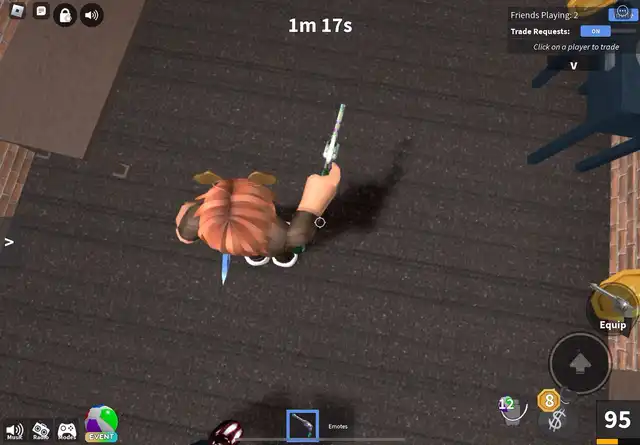
Task: Toggle the padlock icon
Action: [x=64, y=16]
